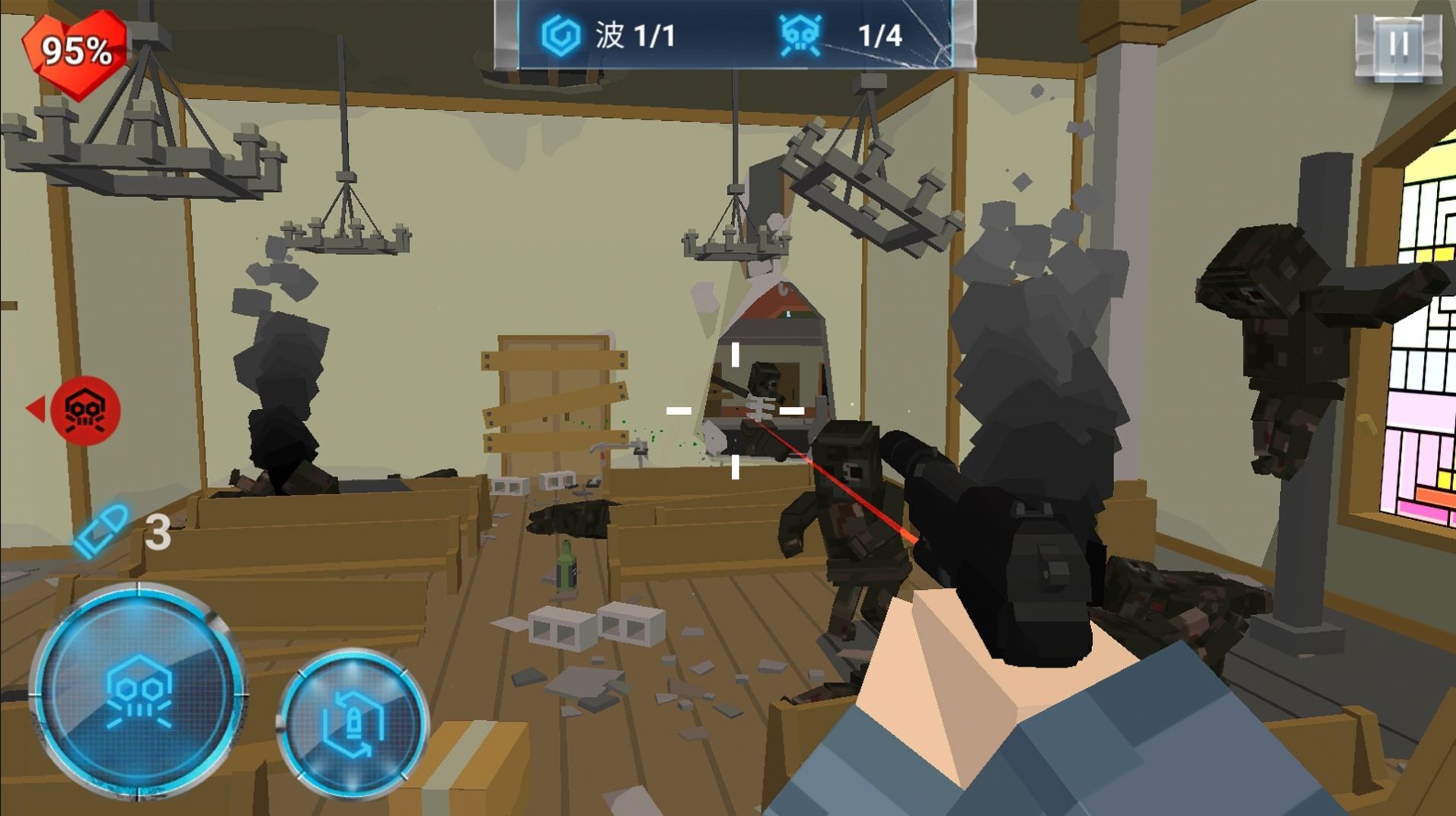Pause the game
This screenshot has height=816, width=1456.
pyautogui.click(x=1398, y=44)
